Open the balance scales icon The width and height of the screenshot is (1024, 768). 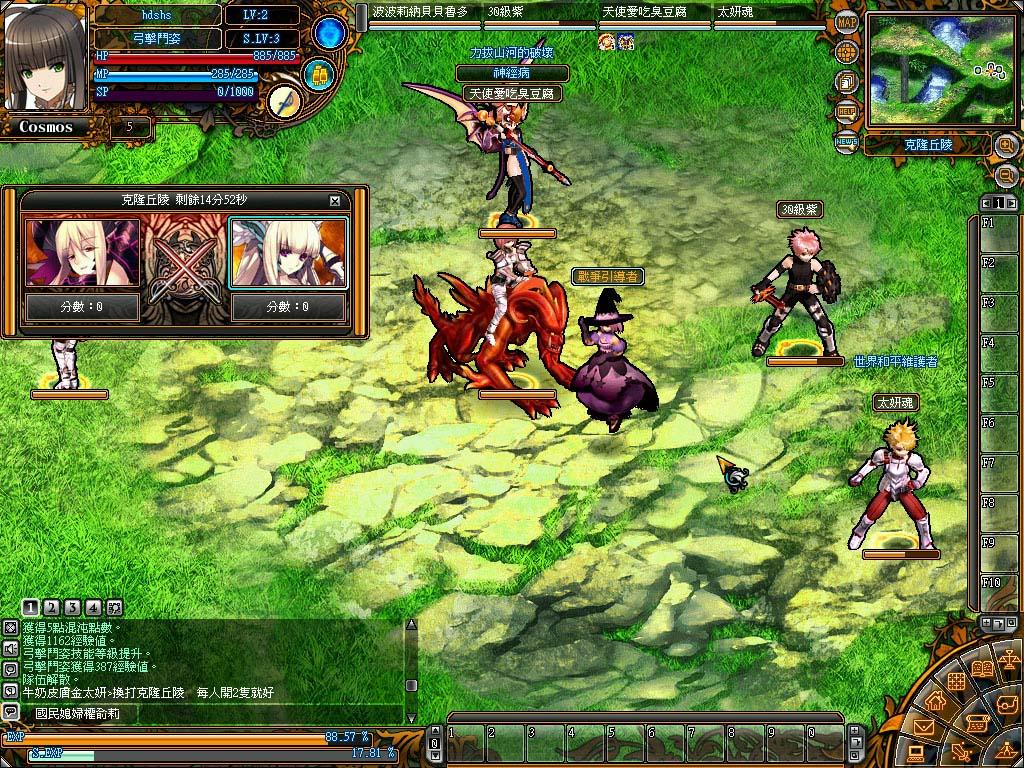1010,660
